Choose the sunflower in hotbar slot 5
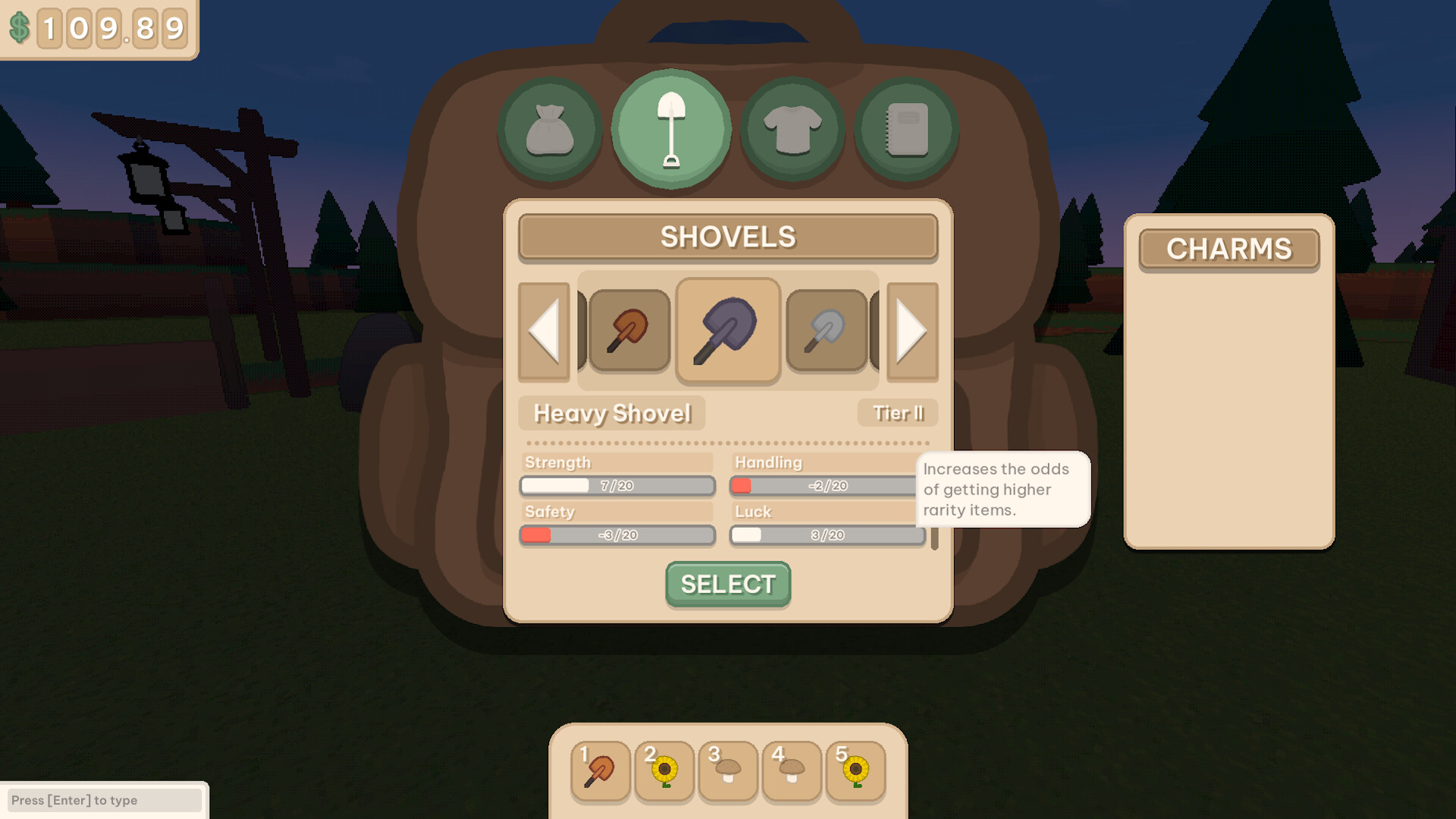The width and height of the screenshot is (1456, 819). point(855,771)
